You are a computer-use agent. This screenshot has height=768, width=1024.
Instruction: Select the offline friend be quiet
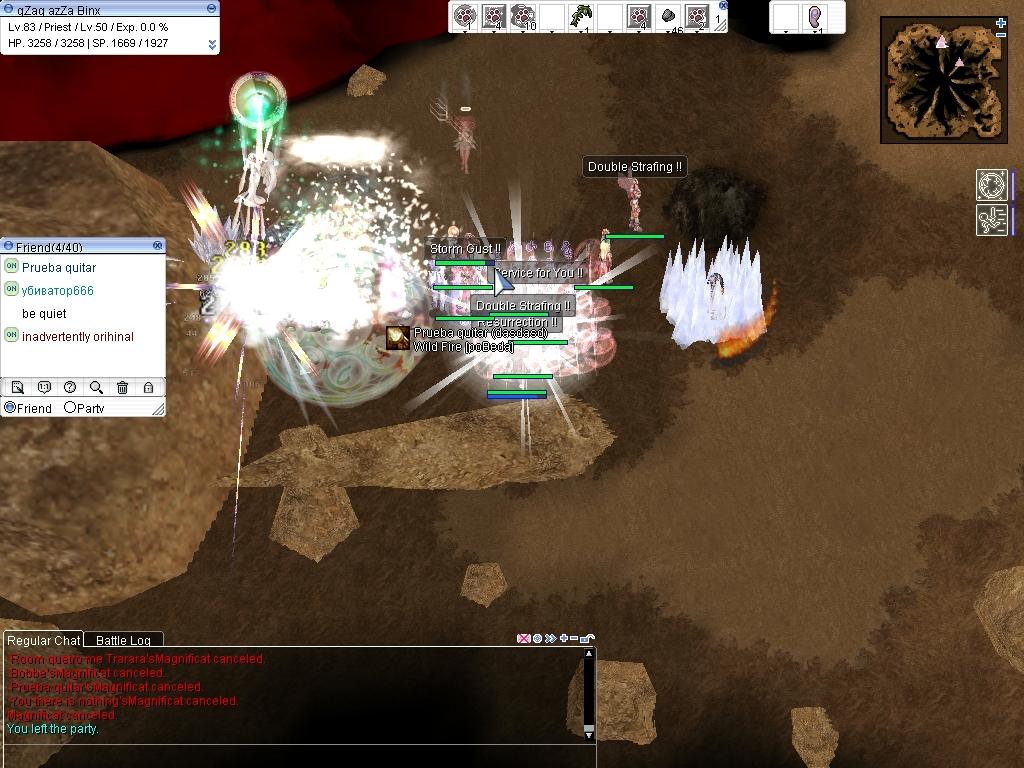pos(44,314)
